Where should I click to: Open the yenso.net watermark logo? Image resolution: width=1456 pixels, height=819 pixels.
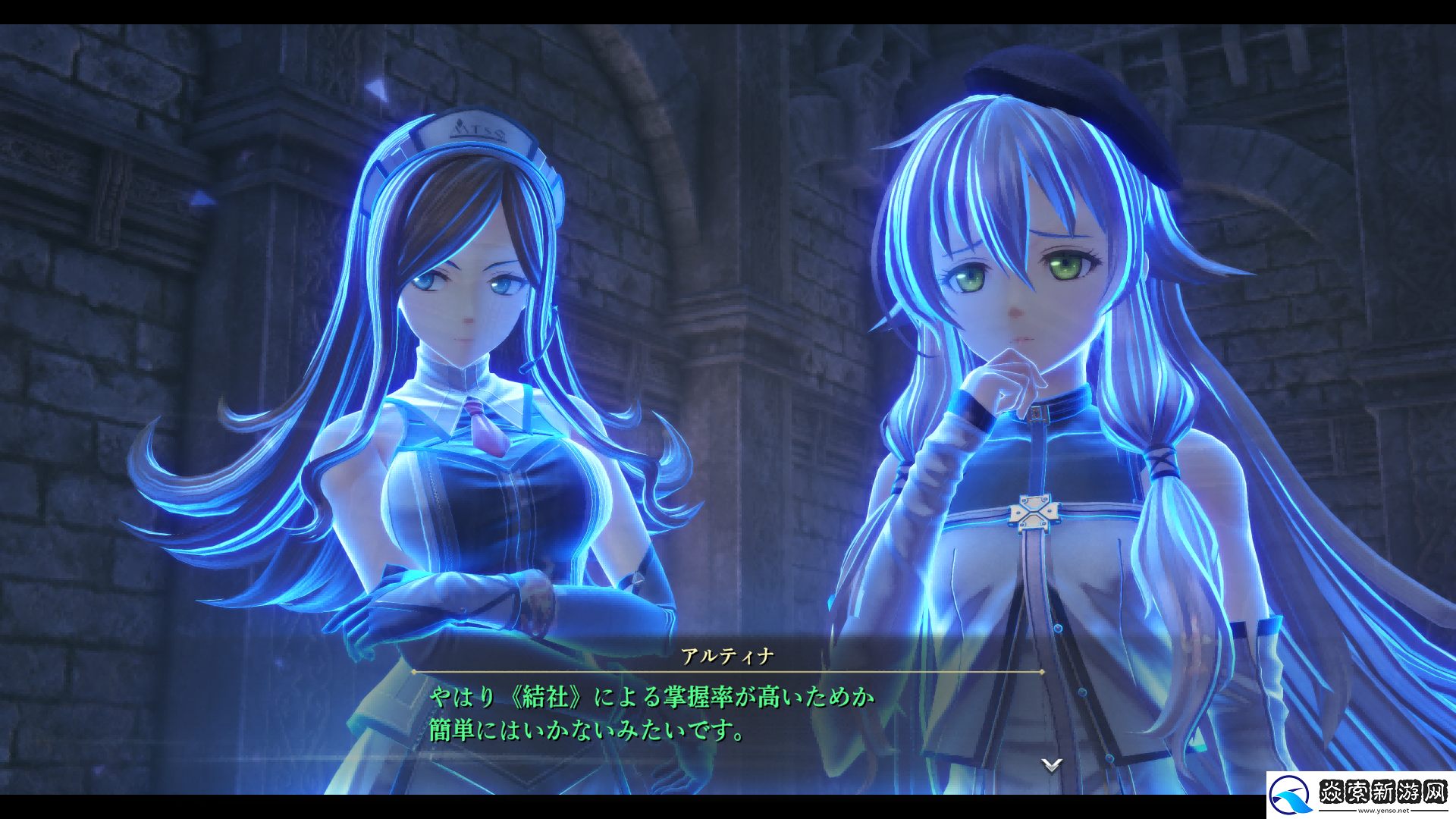click(1360, 795)
